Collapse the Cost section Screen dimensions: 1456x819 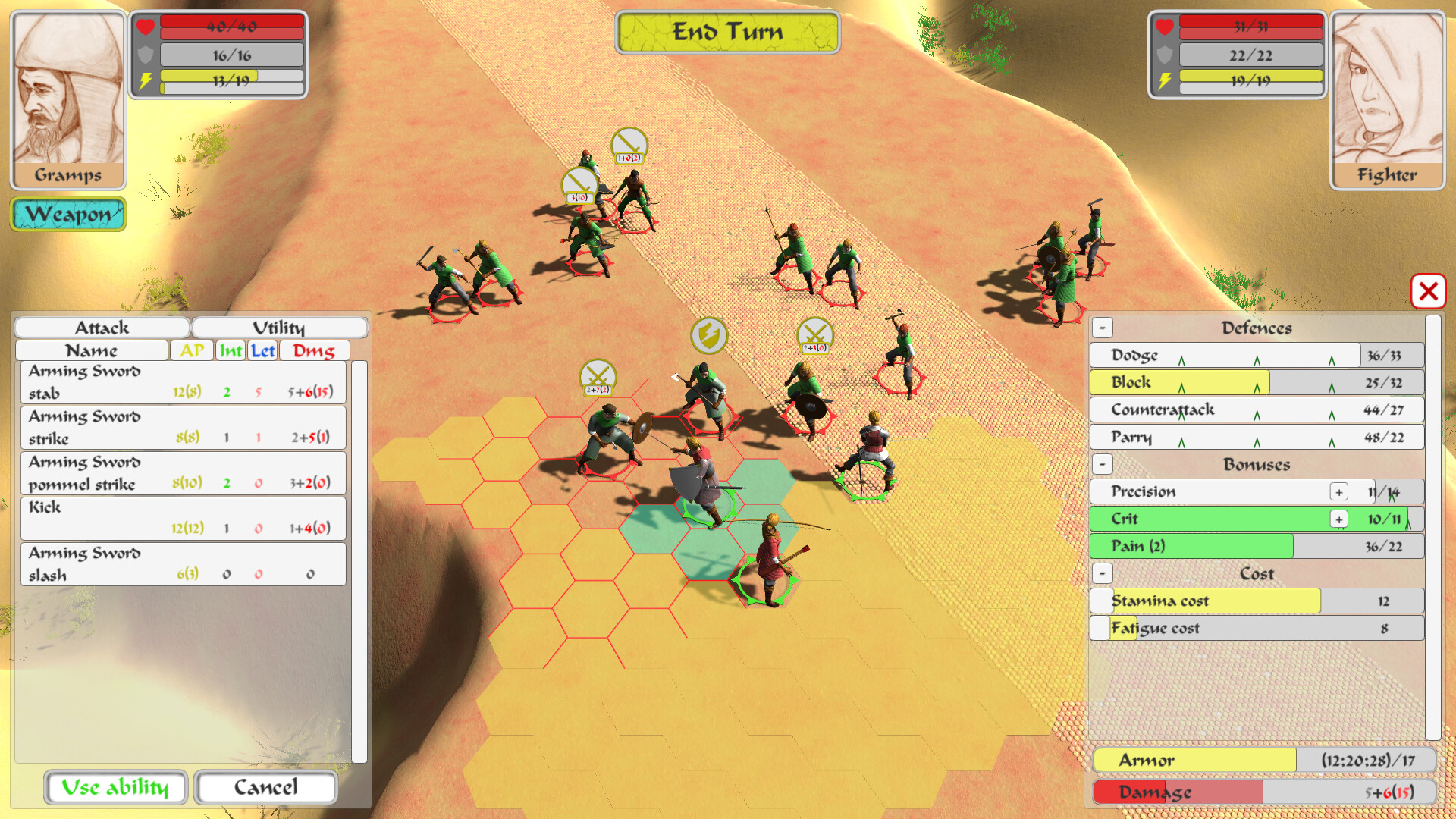pos(1102,573)
